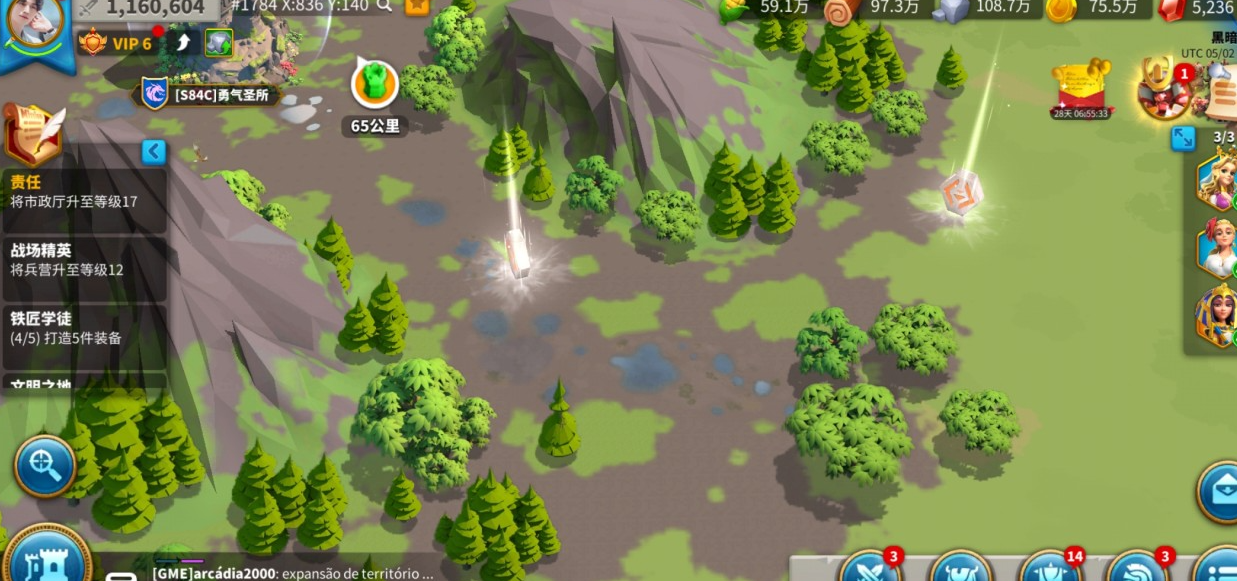Open the stone boost buff icon

(x=219, y=43)
